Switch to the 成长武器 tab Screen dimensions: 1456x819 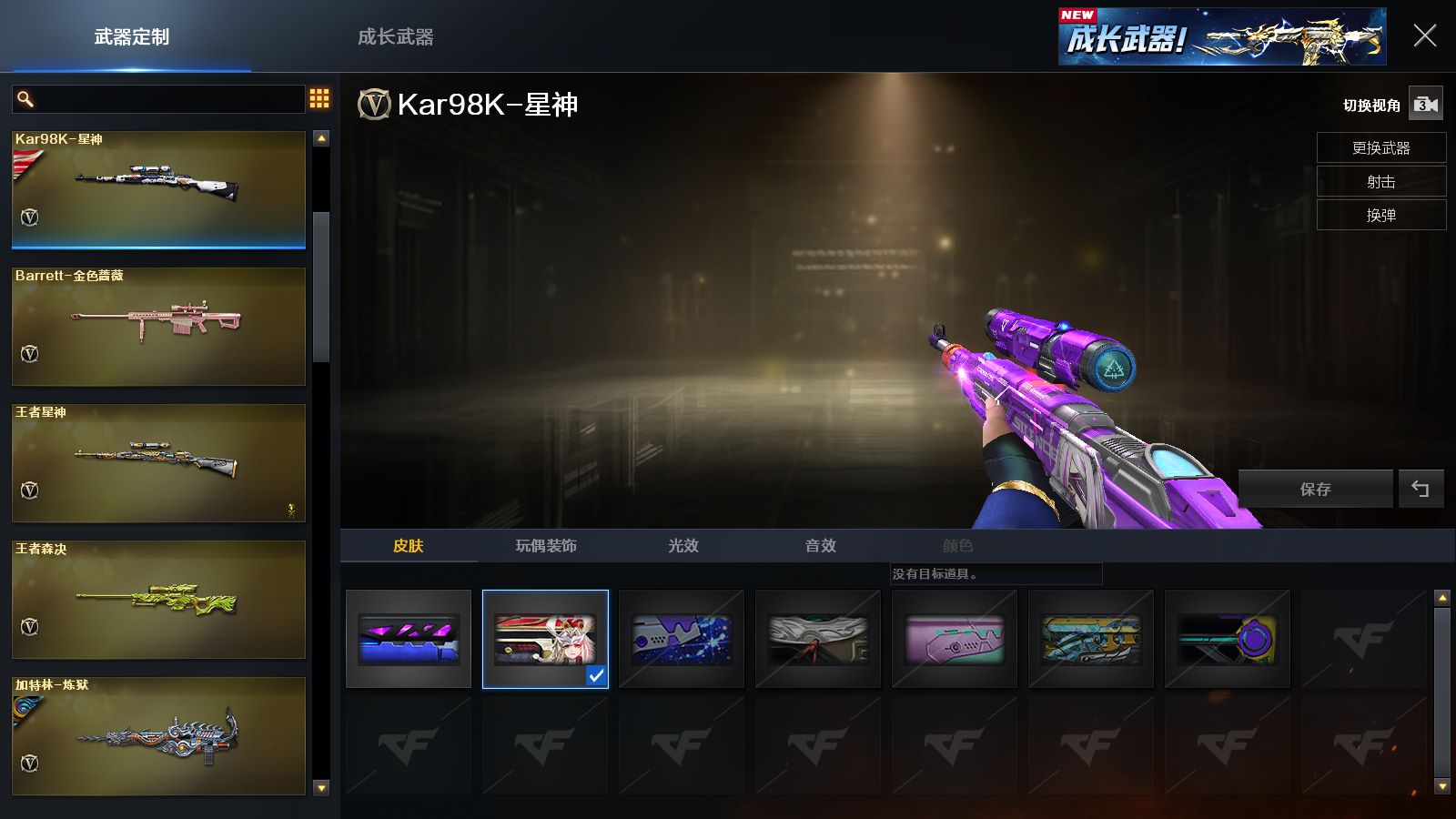[395, 37]
